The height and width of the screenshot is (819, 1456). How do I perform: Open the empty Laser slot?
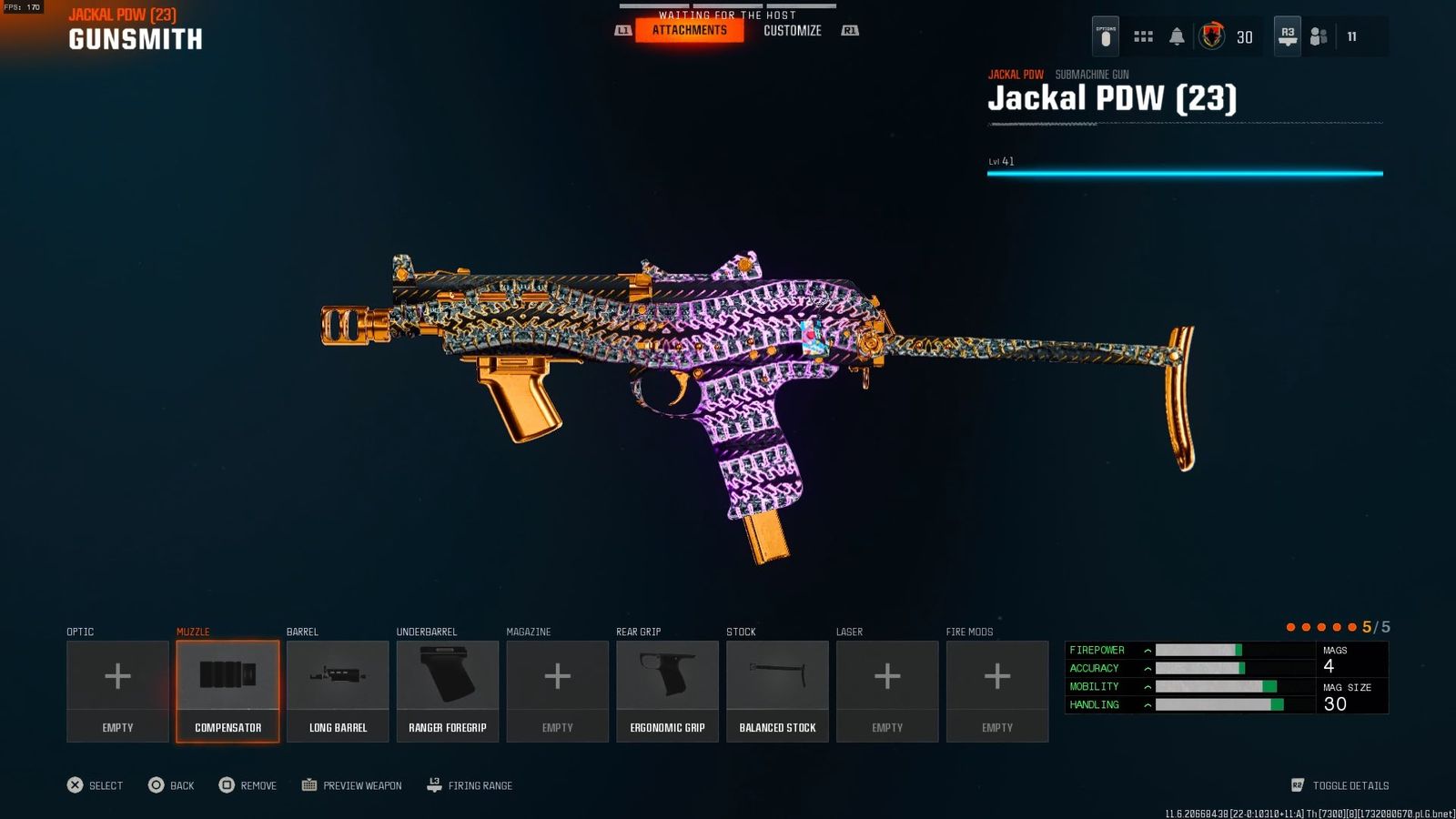click(887, 691)
